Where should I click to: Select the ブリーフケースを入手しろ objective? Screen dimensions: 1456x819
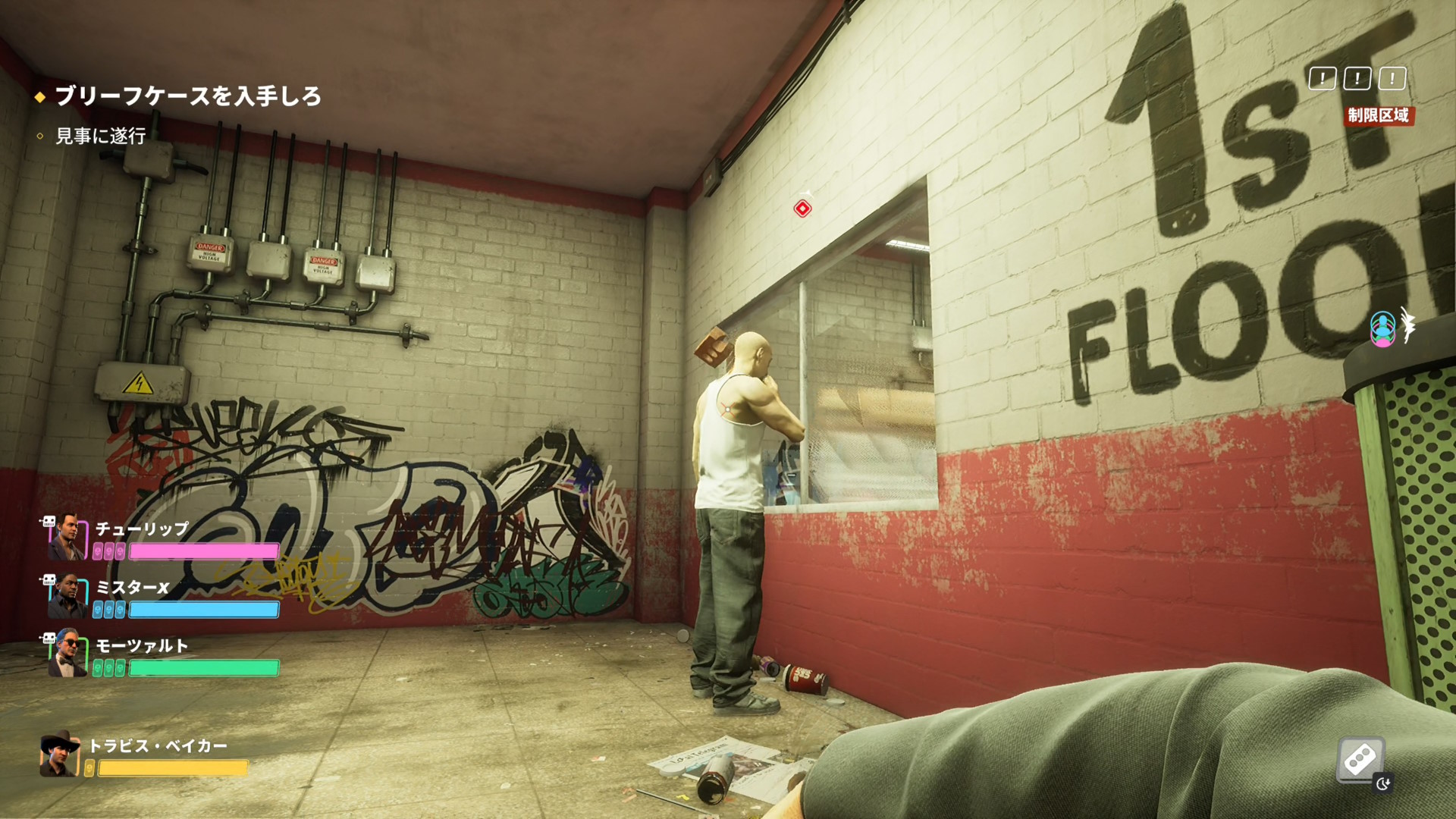[x=188, y=96]
